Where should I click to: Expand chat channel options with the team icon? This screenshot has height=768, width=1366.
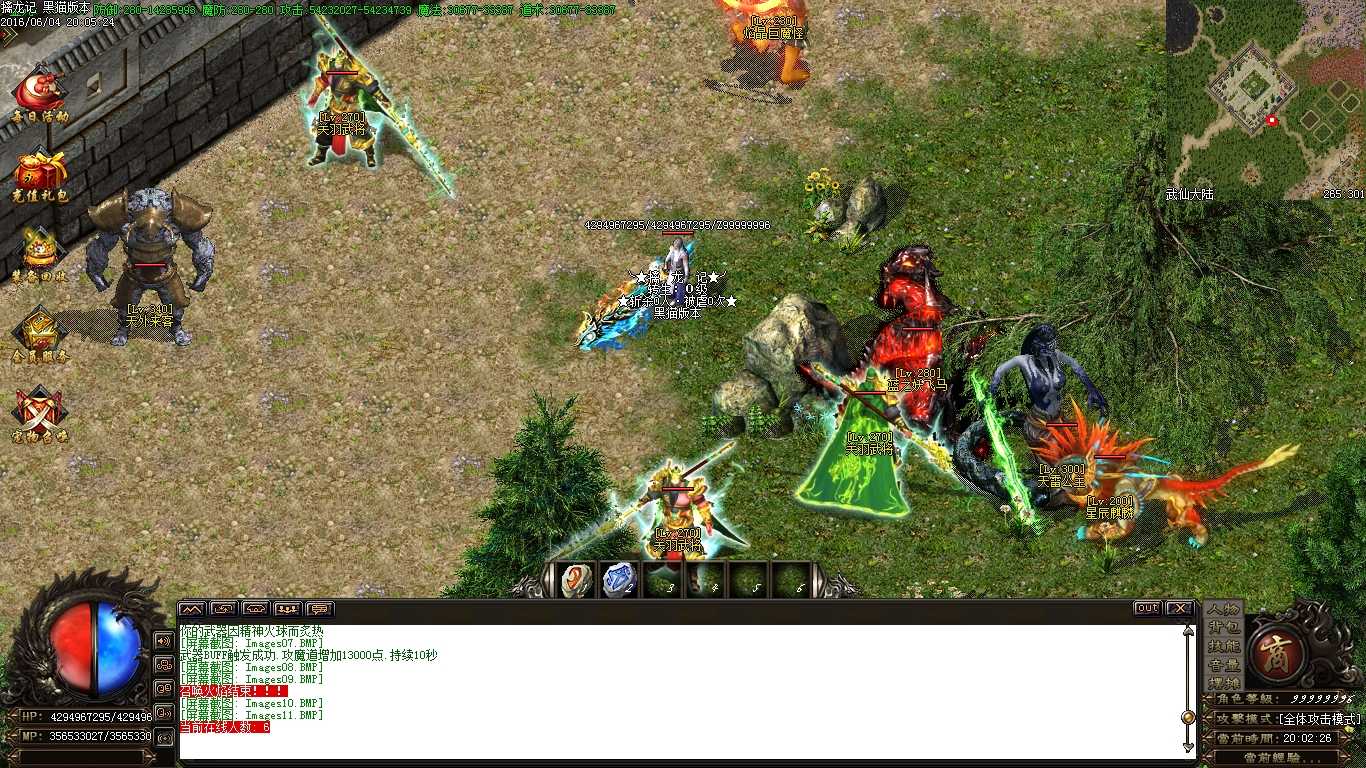coord(288,607)
